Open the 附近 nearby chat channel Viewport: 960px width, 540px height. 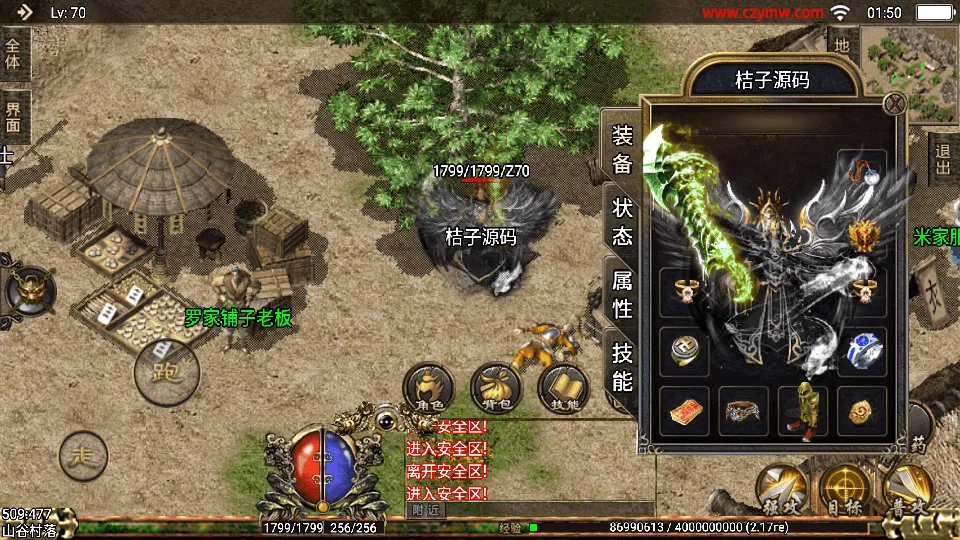pos(425,510)
